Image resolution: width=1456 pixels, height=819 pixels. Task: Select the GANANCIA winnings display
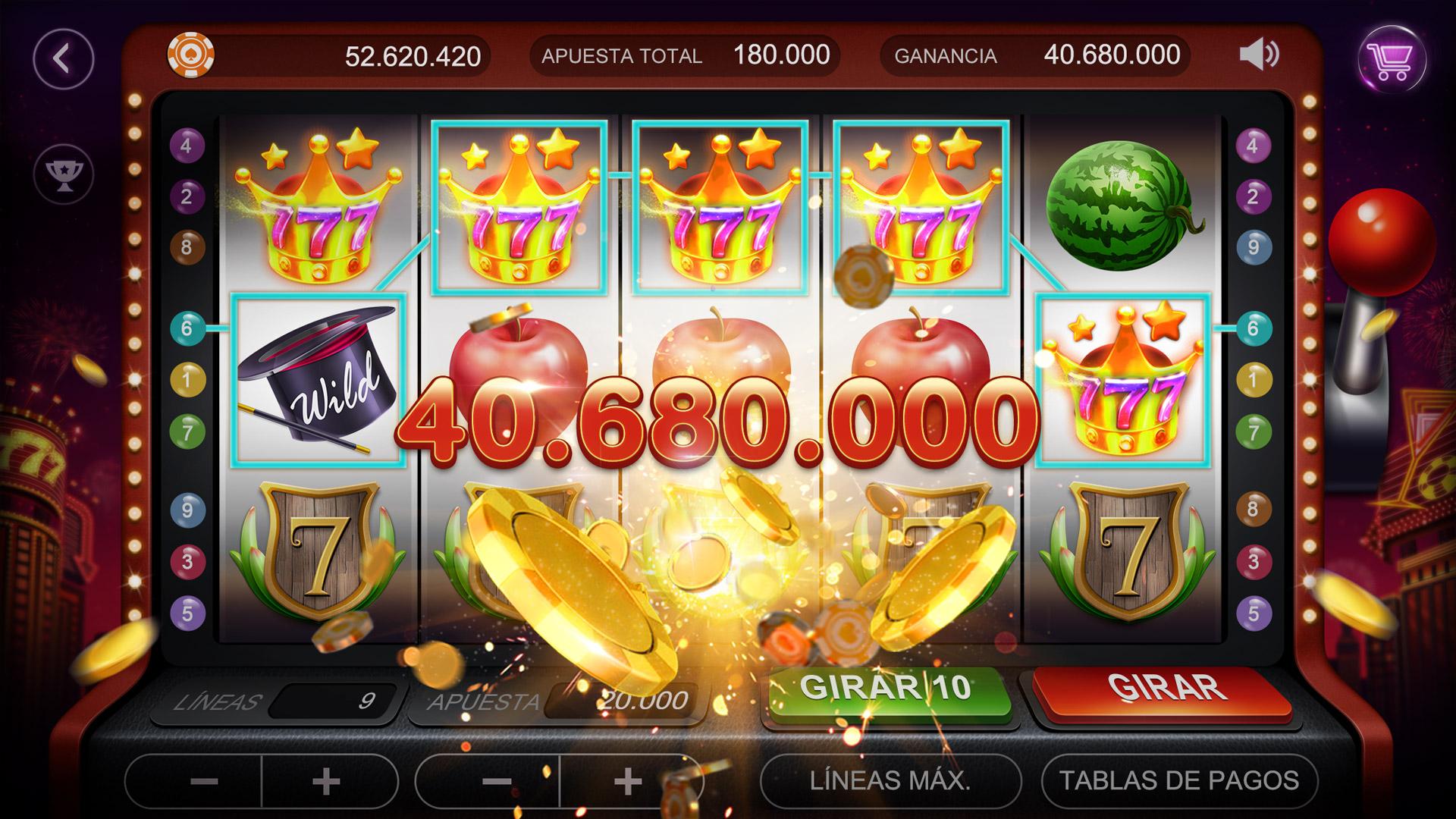(1039, 55)
